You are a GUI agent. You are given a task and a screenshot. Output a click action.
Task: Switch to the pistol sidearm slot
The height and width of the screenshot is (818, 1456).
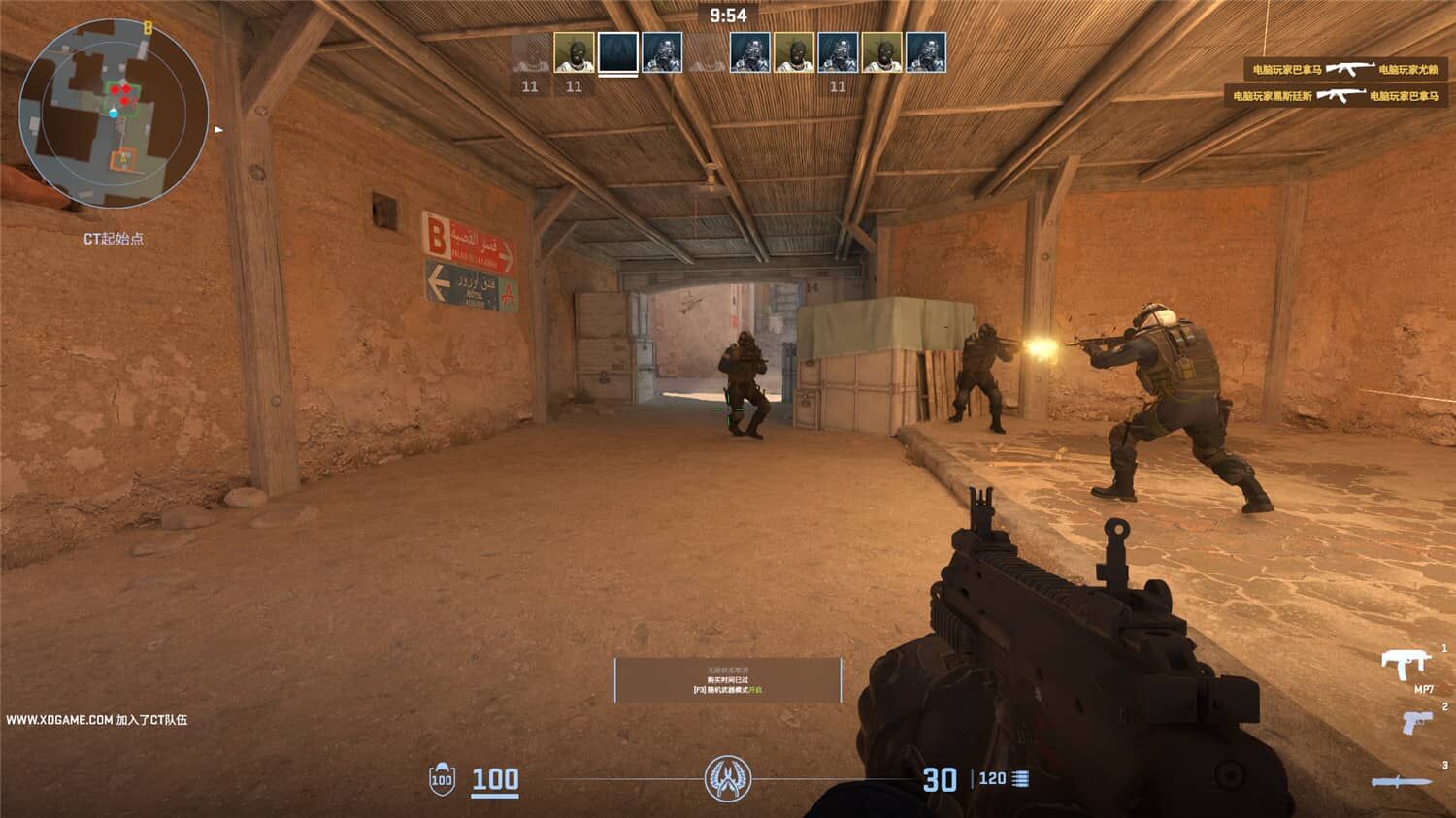coord(1416,722)
